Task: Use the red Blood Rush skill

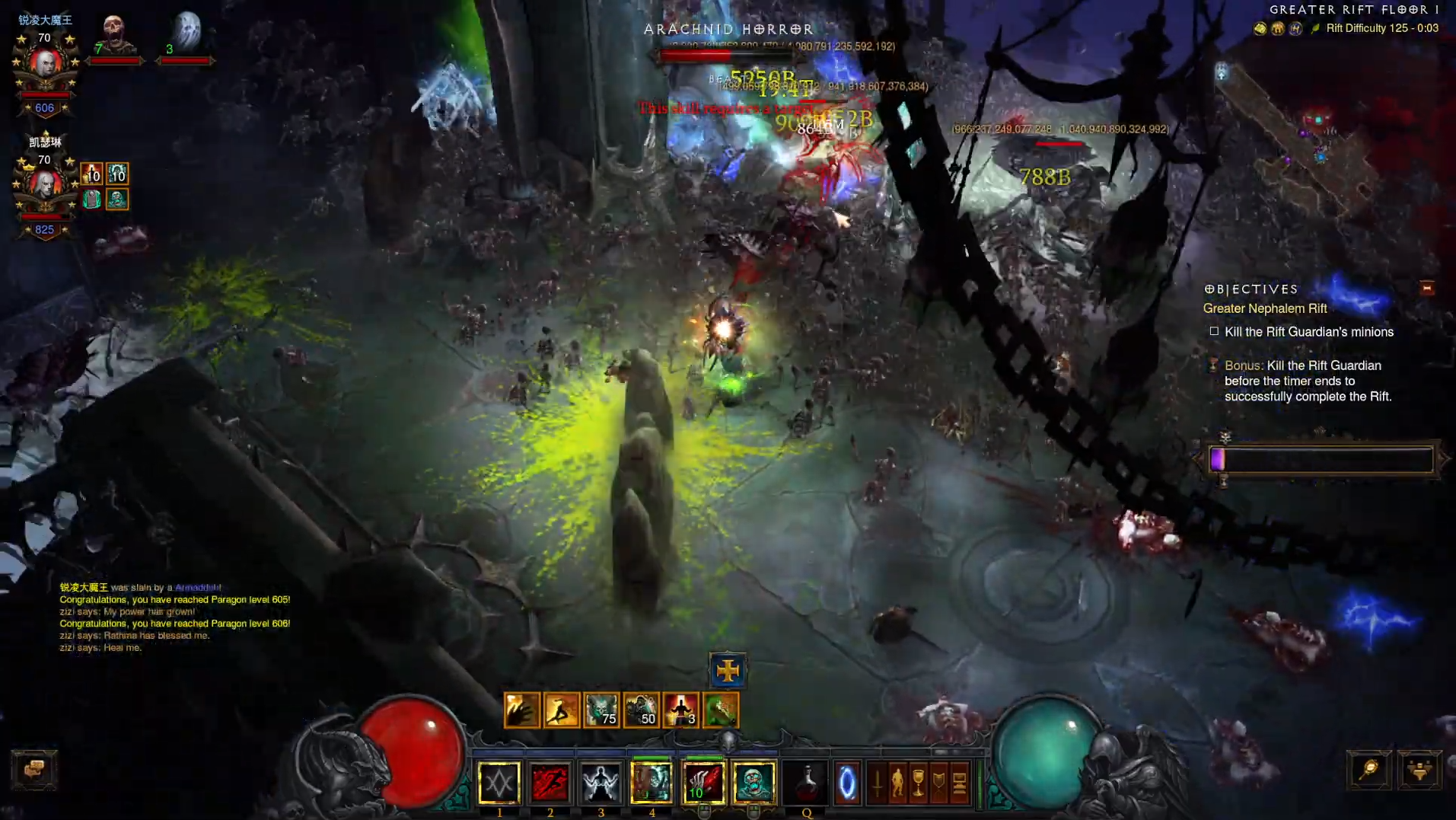Action: [x=550, y=783]
